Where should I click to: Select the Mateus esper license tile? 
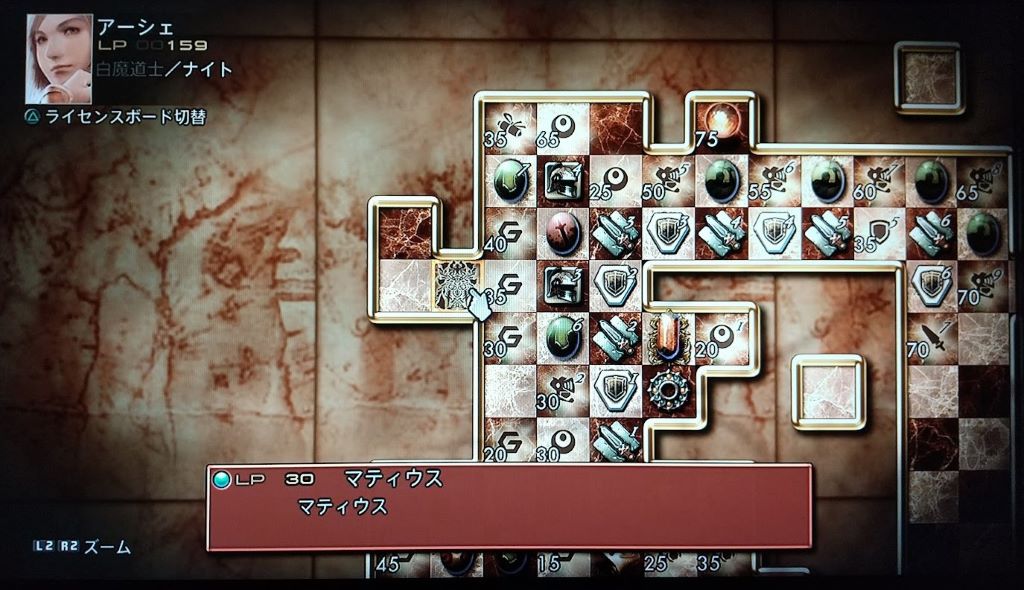(457, 285)
